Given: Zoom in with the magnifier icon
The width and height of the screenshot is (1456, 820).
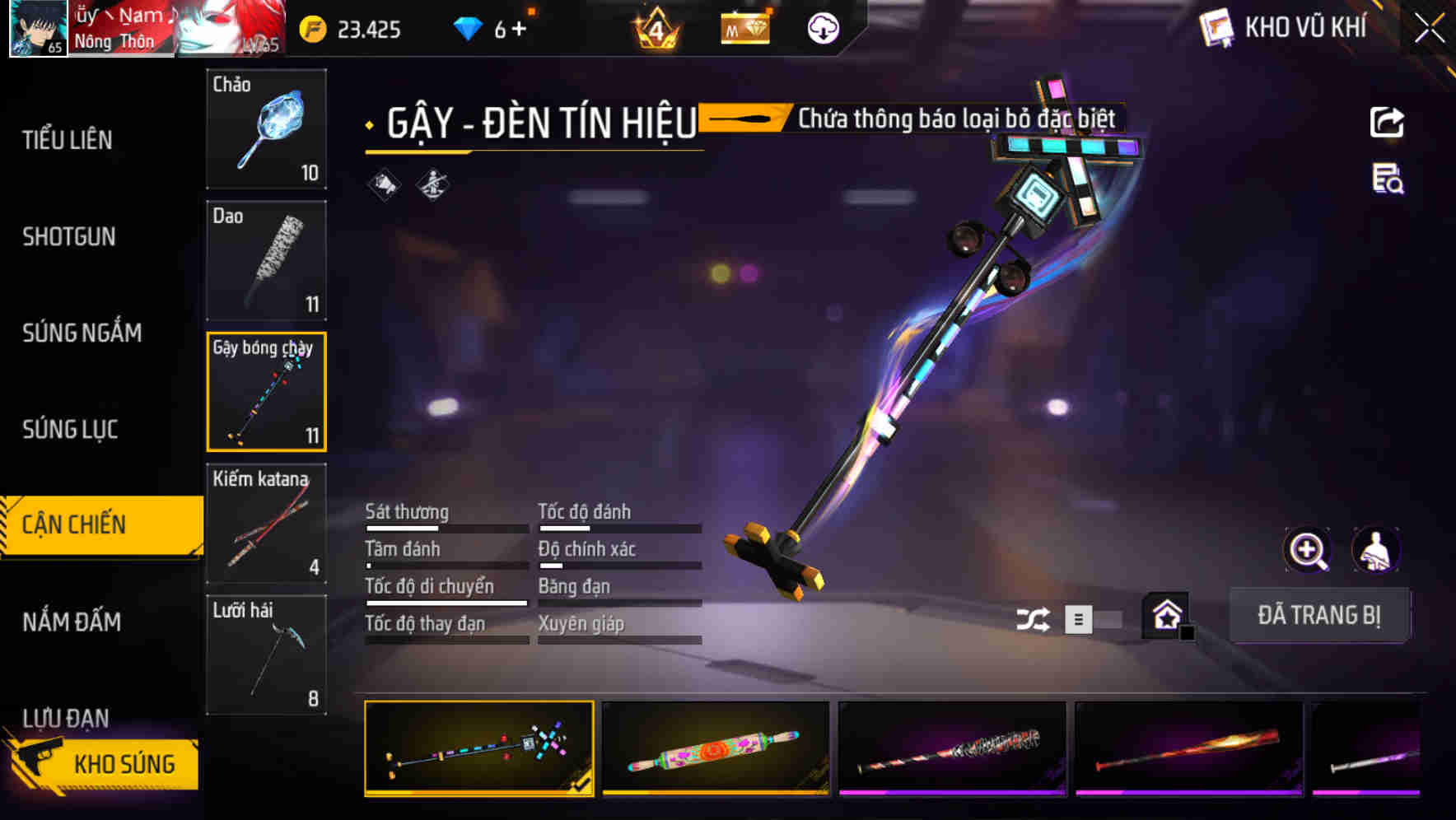Looking at the screenshot, I should click(1307, 550).
